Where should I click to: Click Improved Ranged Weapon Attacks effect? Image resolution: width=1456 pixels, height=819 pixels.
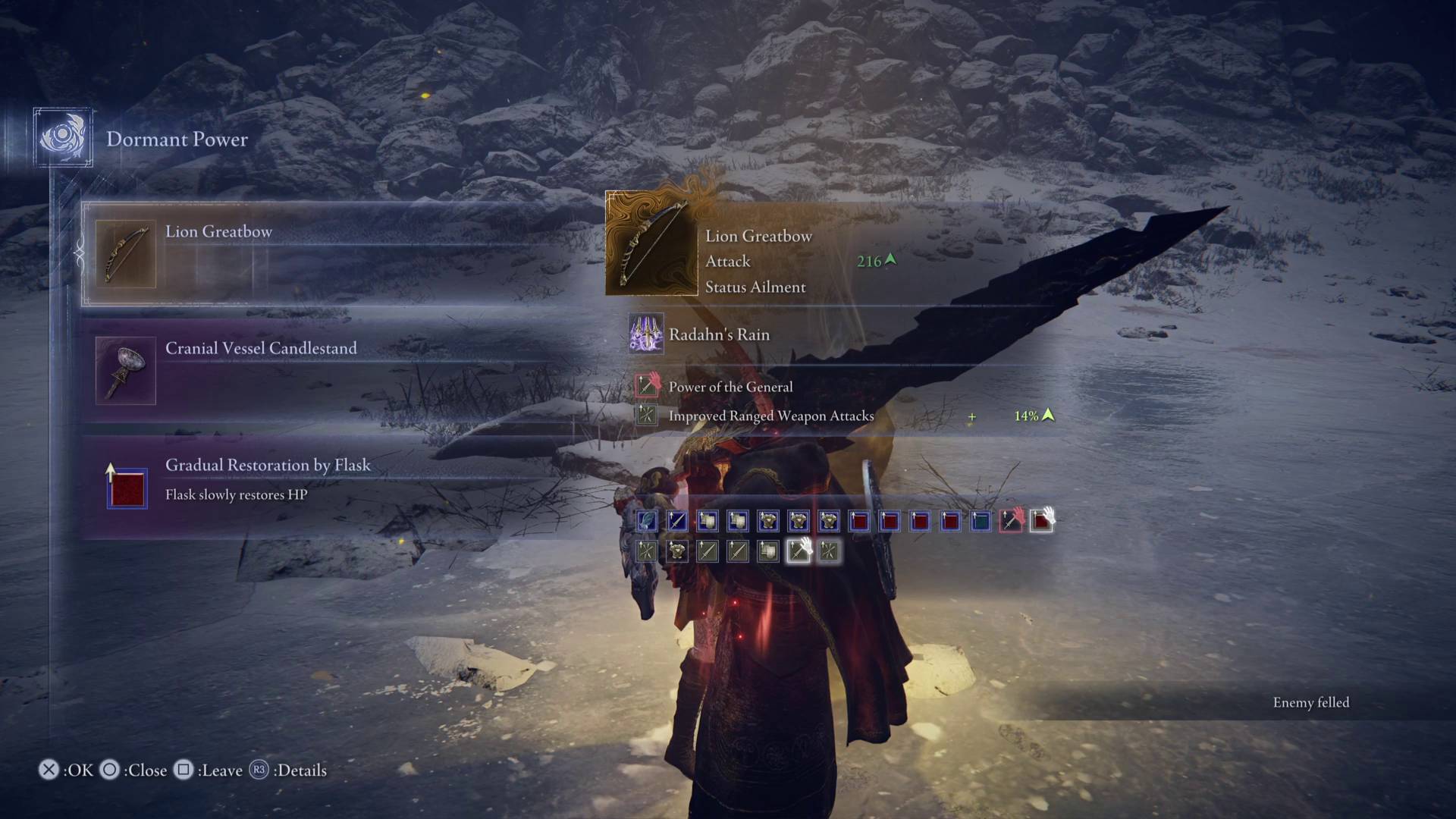click(x=770, y=416)
